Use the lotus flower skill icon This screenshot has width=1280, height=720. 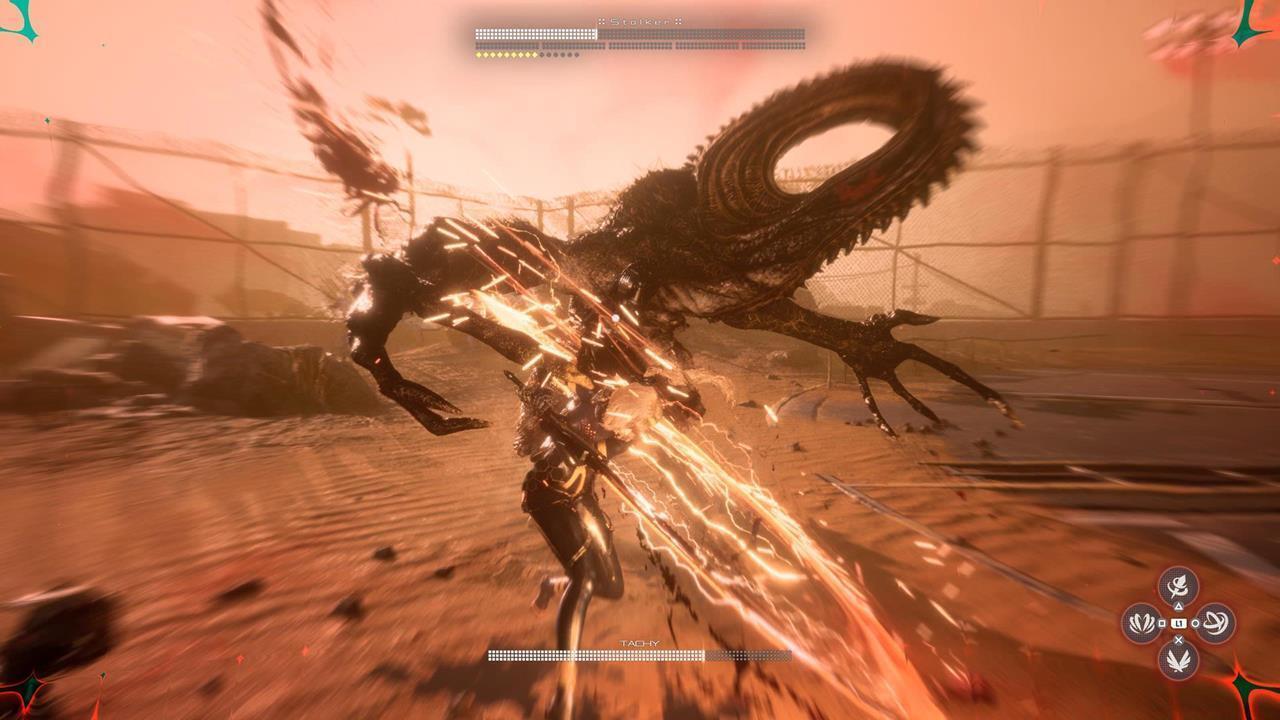(1141, 623)
